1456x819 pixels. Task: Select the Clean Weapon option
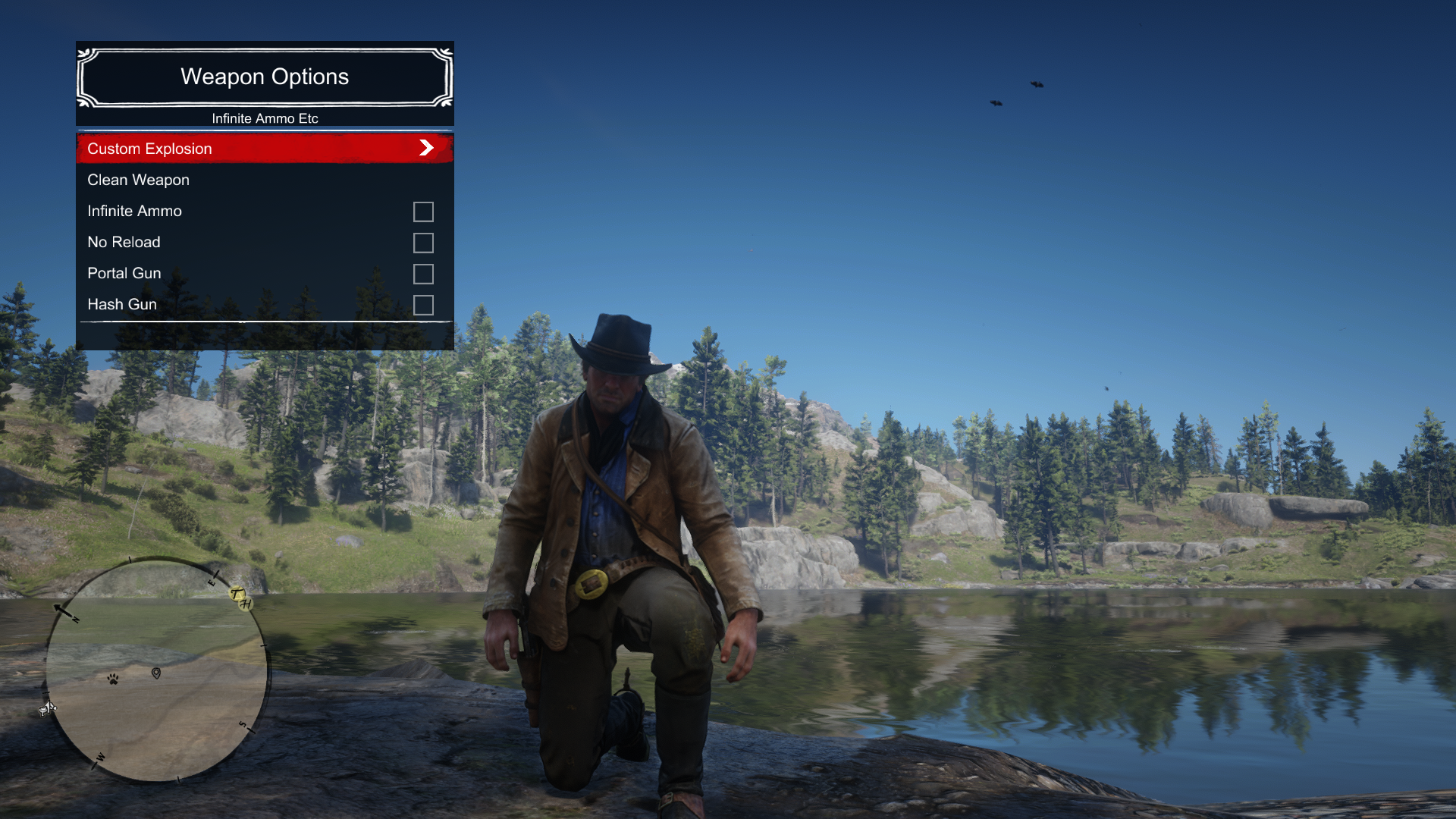[x=139, y=180]
